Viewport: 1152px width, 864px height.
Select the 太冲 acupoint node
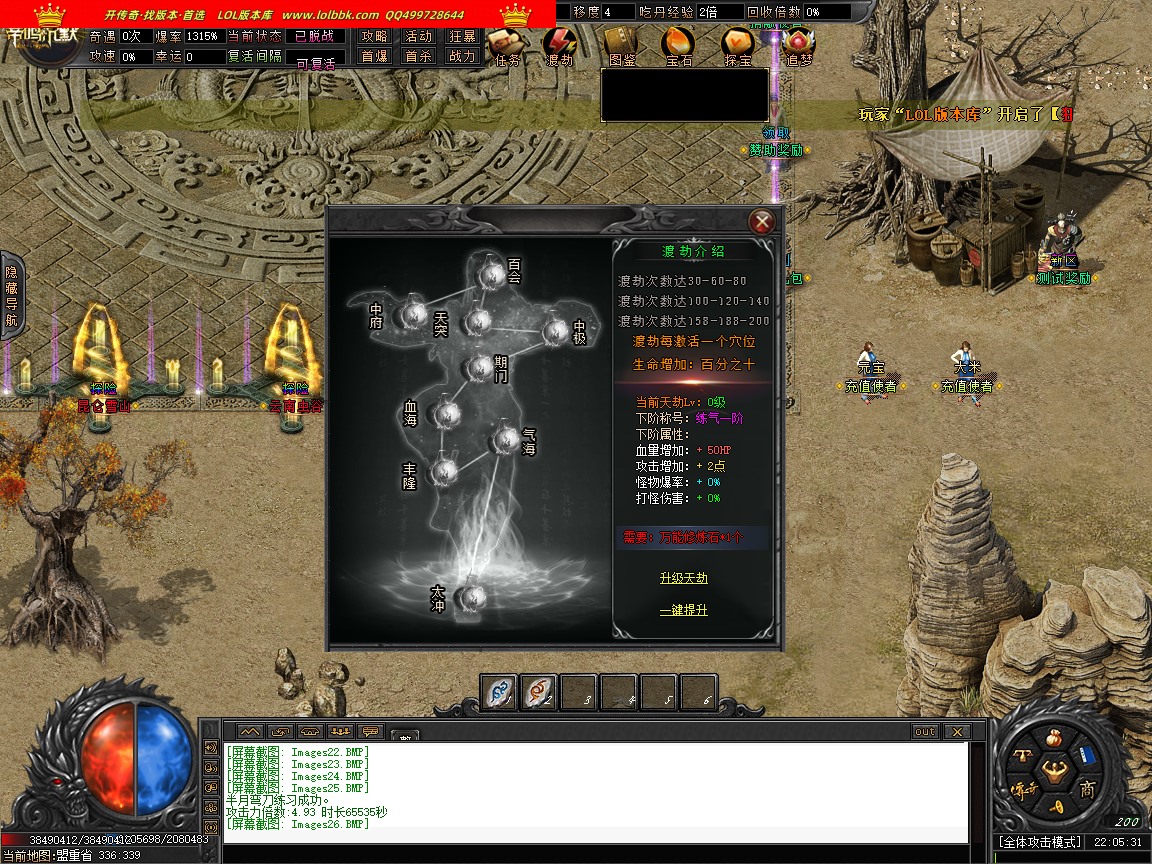pos(469,597)
